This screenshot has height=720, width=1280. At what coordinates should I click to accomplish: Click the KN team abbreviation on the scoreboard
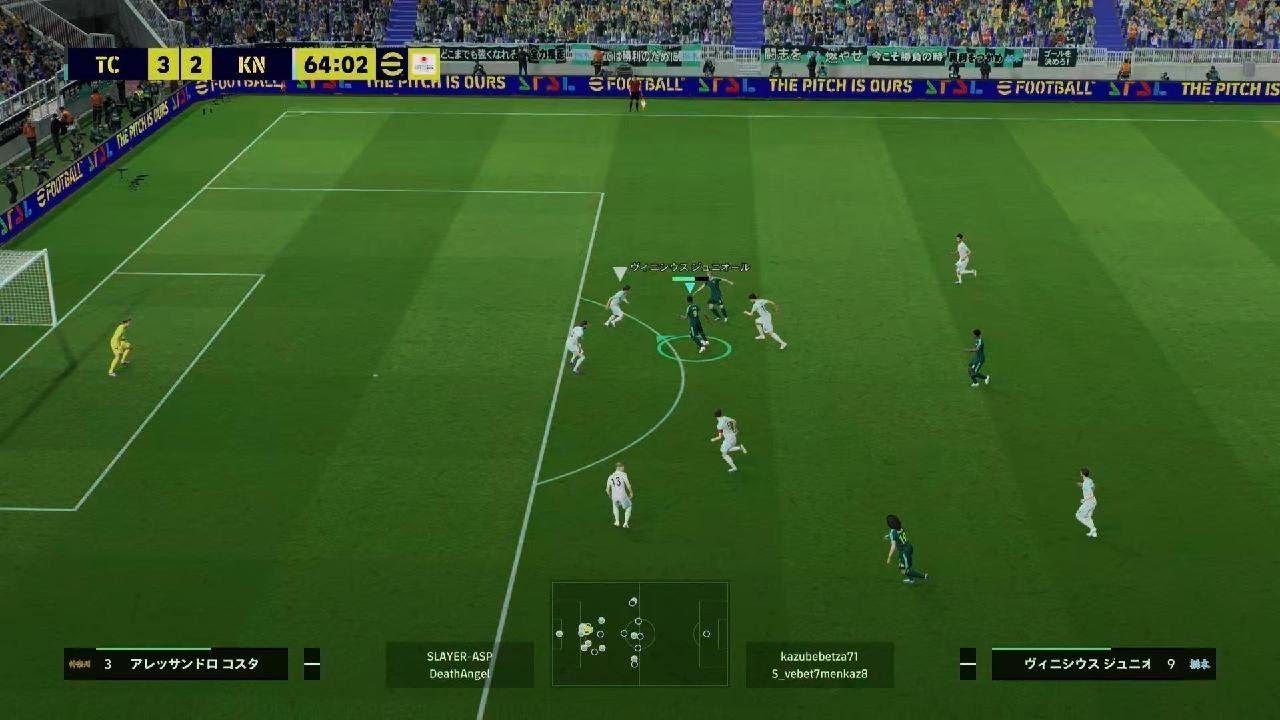[251, 62]
